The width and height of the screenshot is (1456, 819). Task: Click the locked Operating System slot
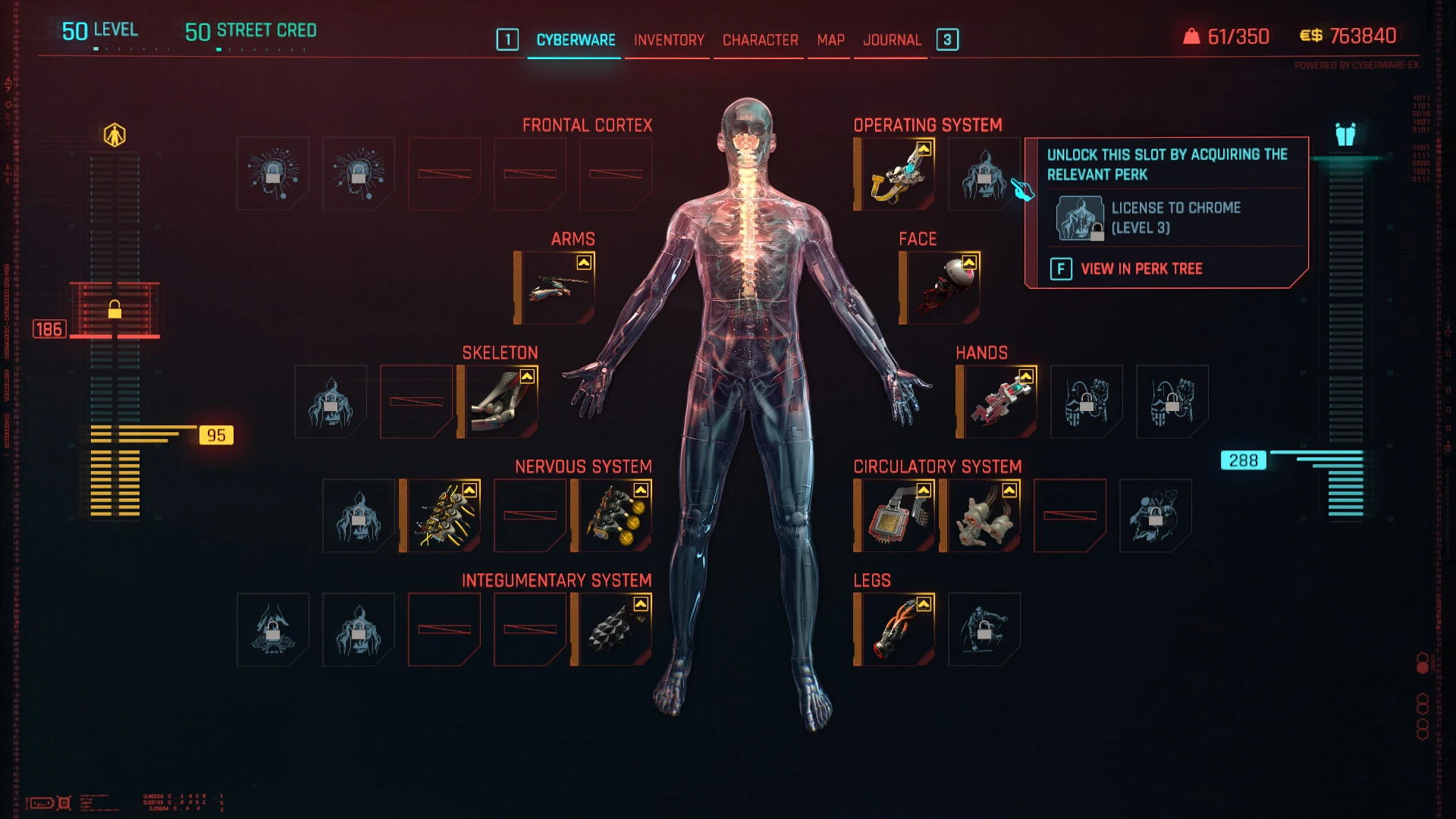tap(984, 174)
